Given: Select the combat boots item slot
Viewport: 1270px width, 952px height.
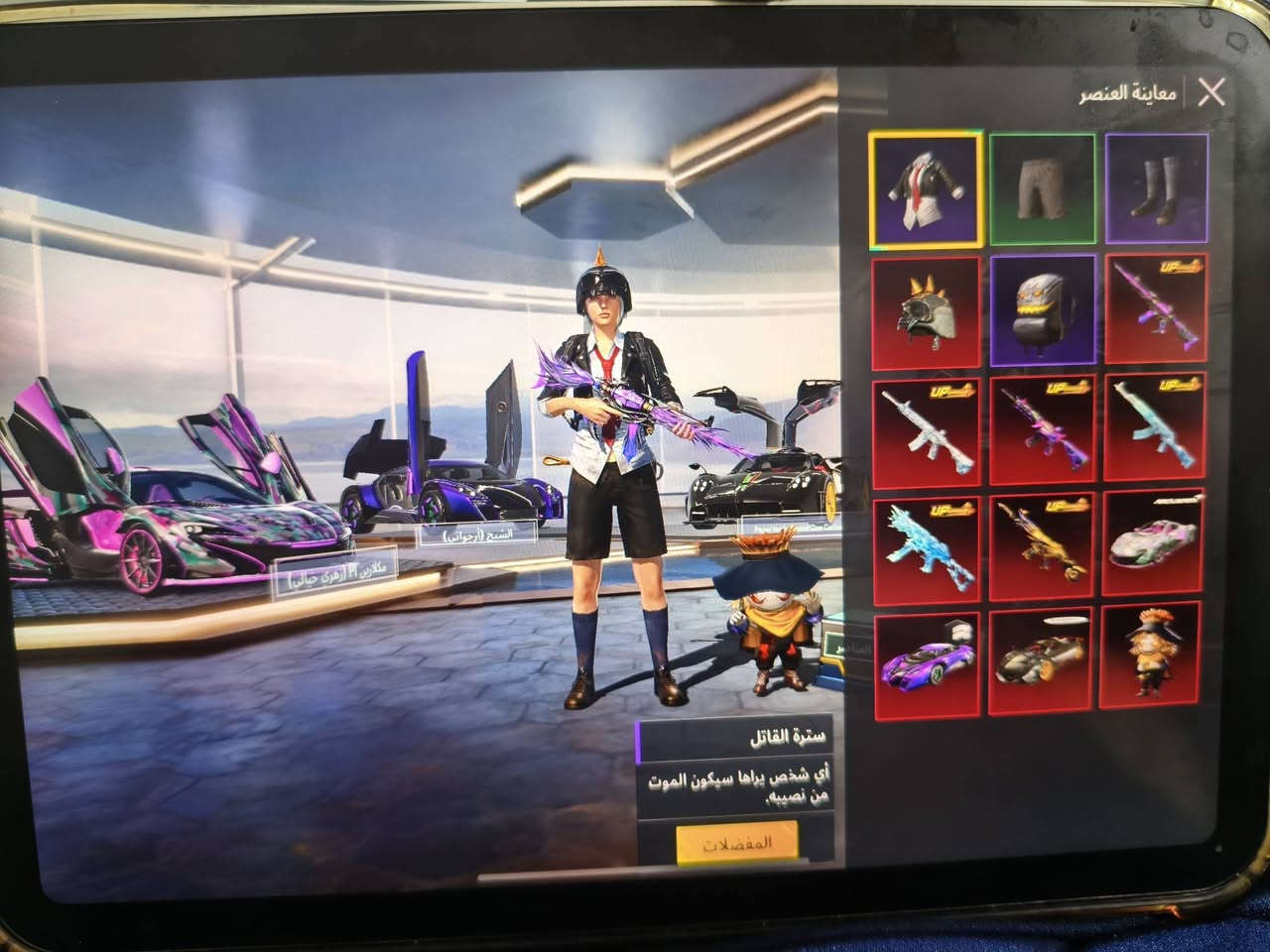Looking at the screenshot, I should [x=1154, y=188].
